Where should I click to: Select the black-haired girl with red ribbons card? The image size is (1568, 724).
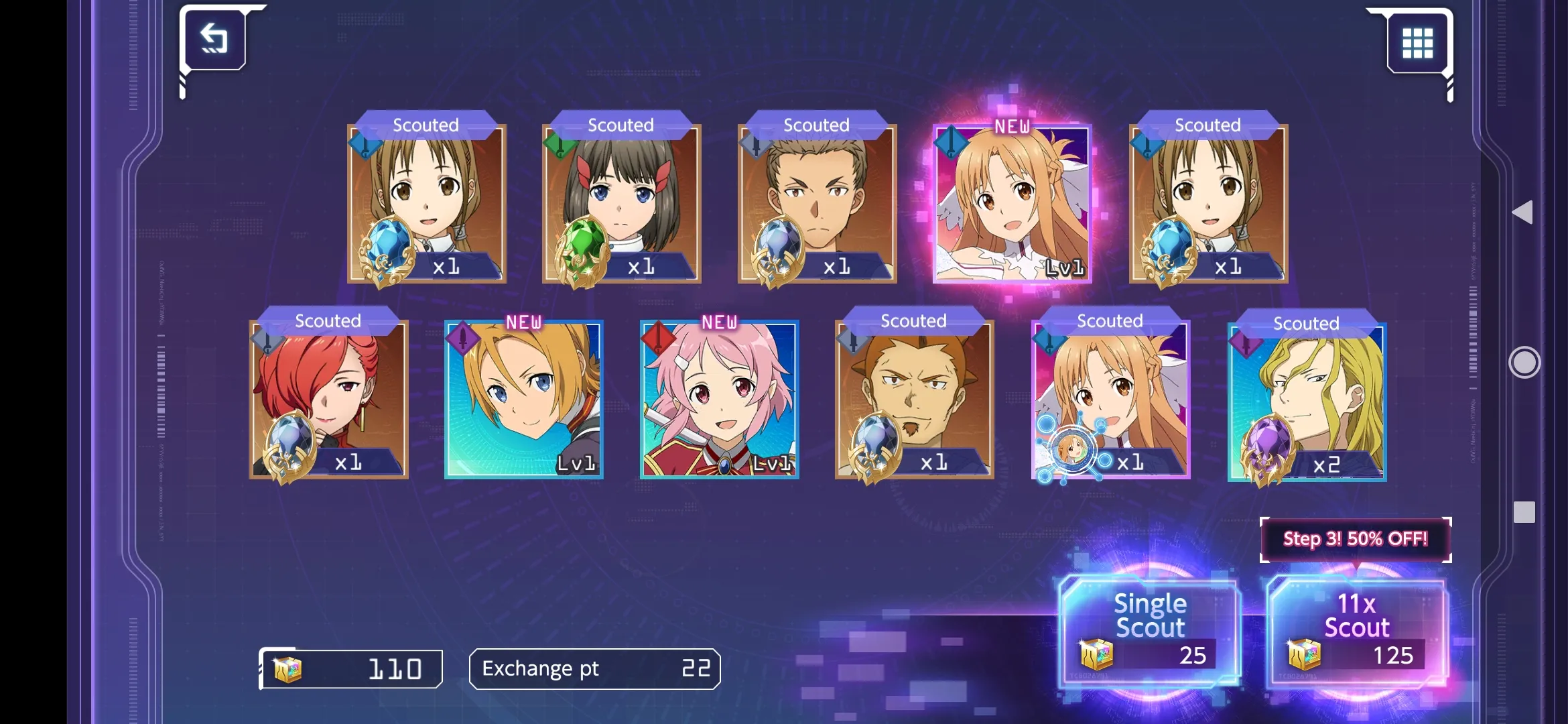tap(621, 203)
